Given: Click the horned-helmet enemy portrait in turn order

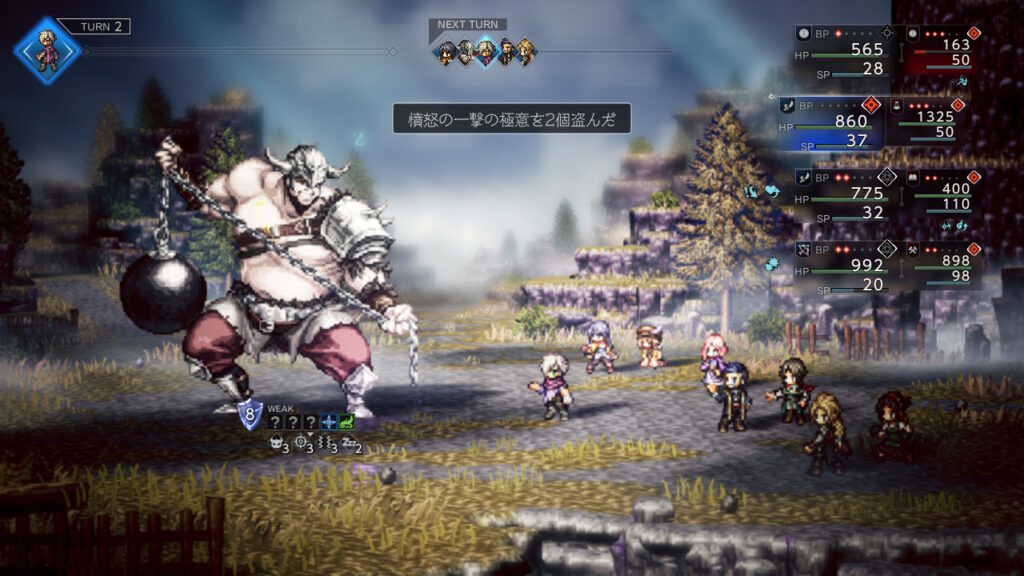Looking at the screenshot, I should 466,51.
